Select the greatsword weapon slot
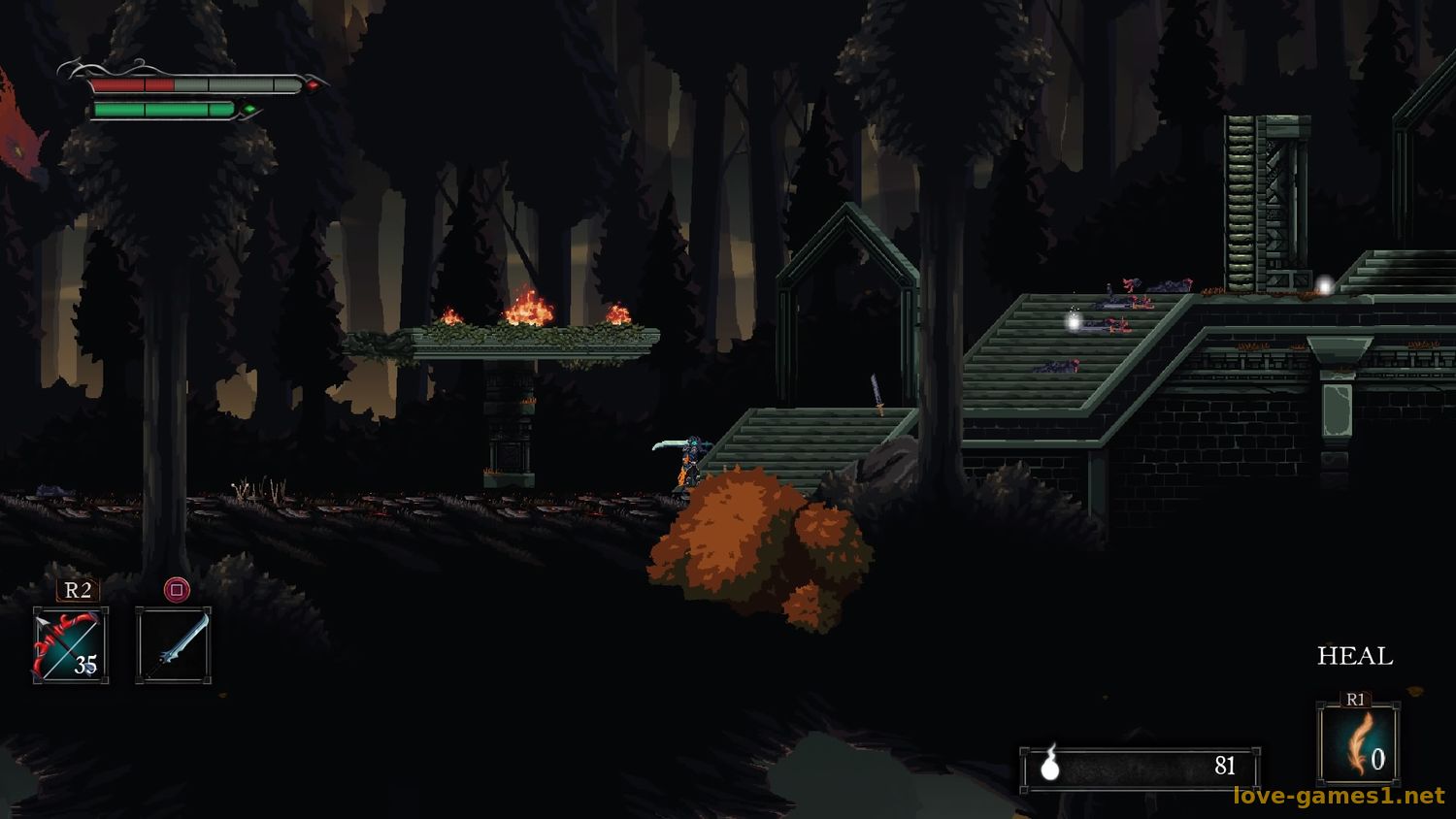Screen dimensions: 1456x819 coord(174,645)
